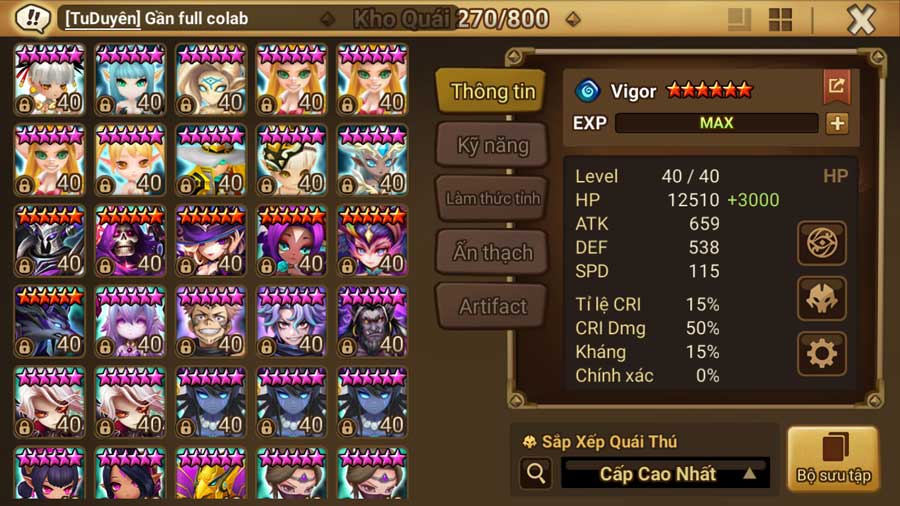Click the magnifying glass search button
900x506 pixels.
point(536,473)
